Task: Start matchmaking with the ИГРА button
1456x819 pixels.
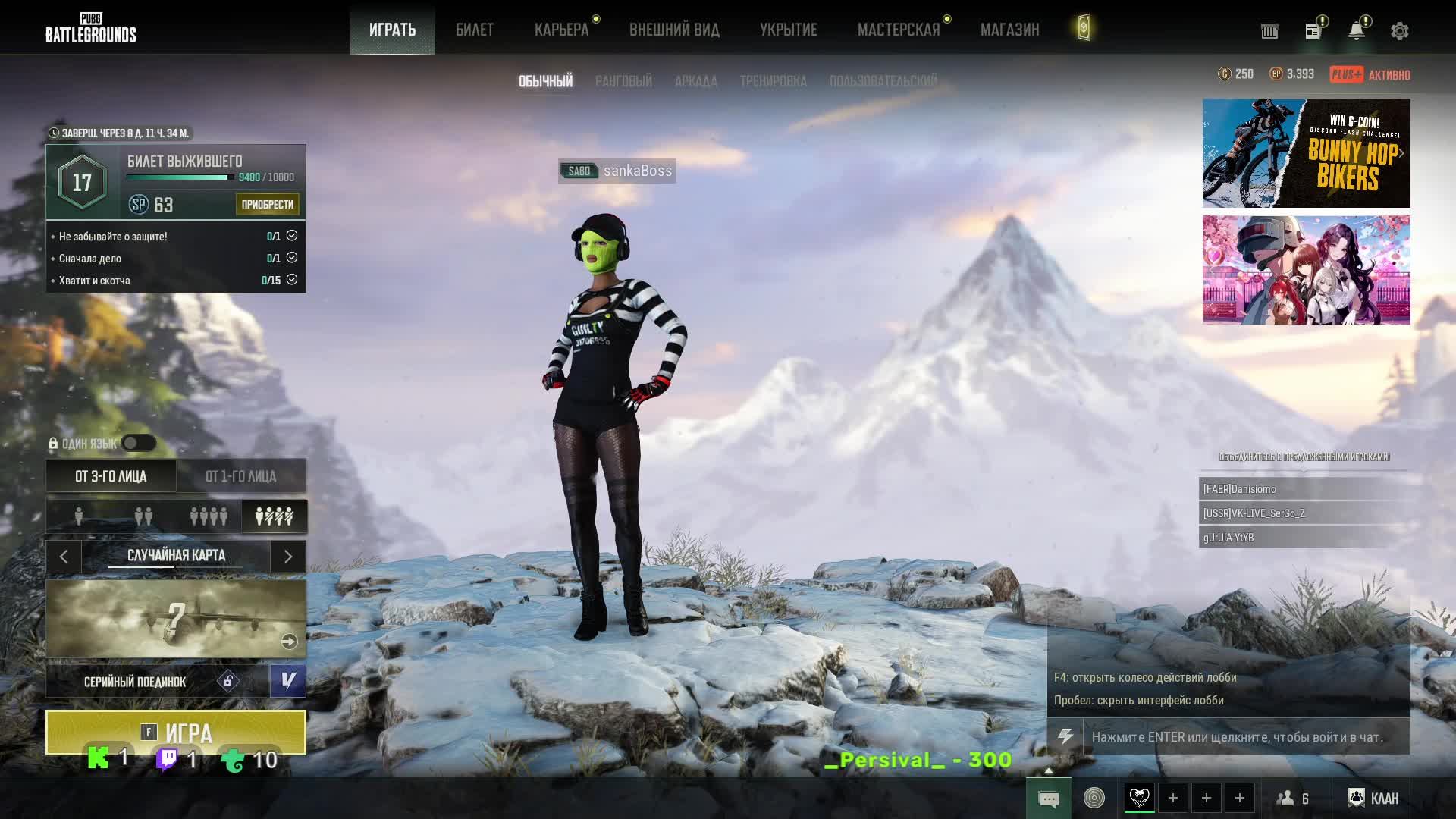Action: (x=176, y=731)
